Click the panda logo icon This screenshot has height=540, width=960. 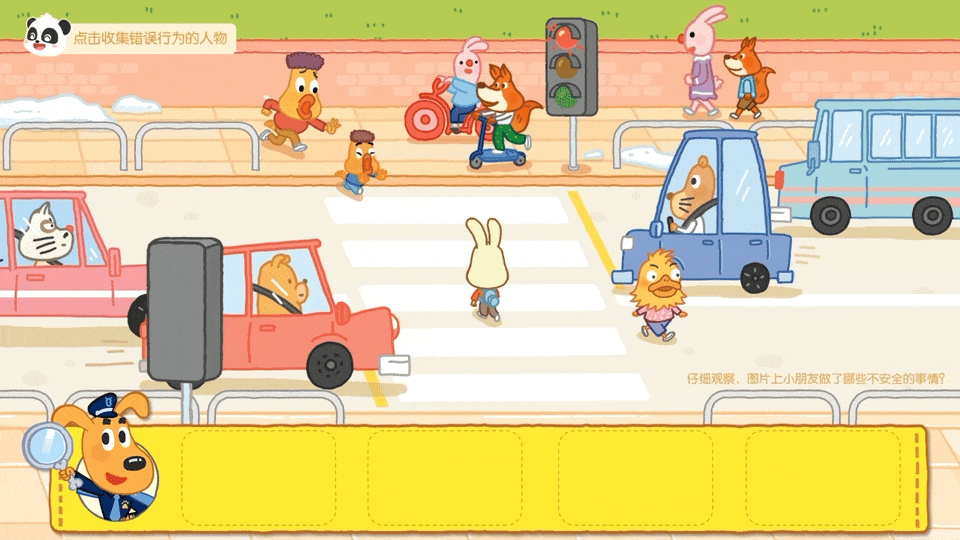(x=42, y=34)
